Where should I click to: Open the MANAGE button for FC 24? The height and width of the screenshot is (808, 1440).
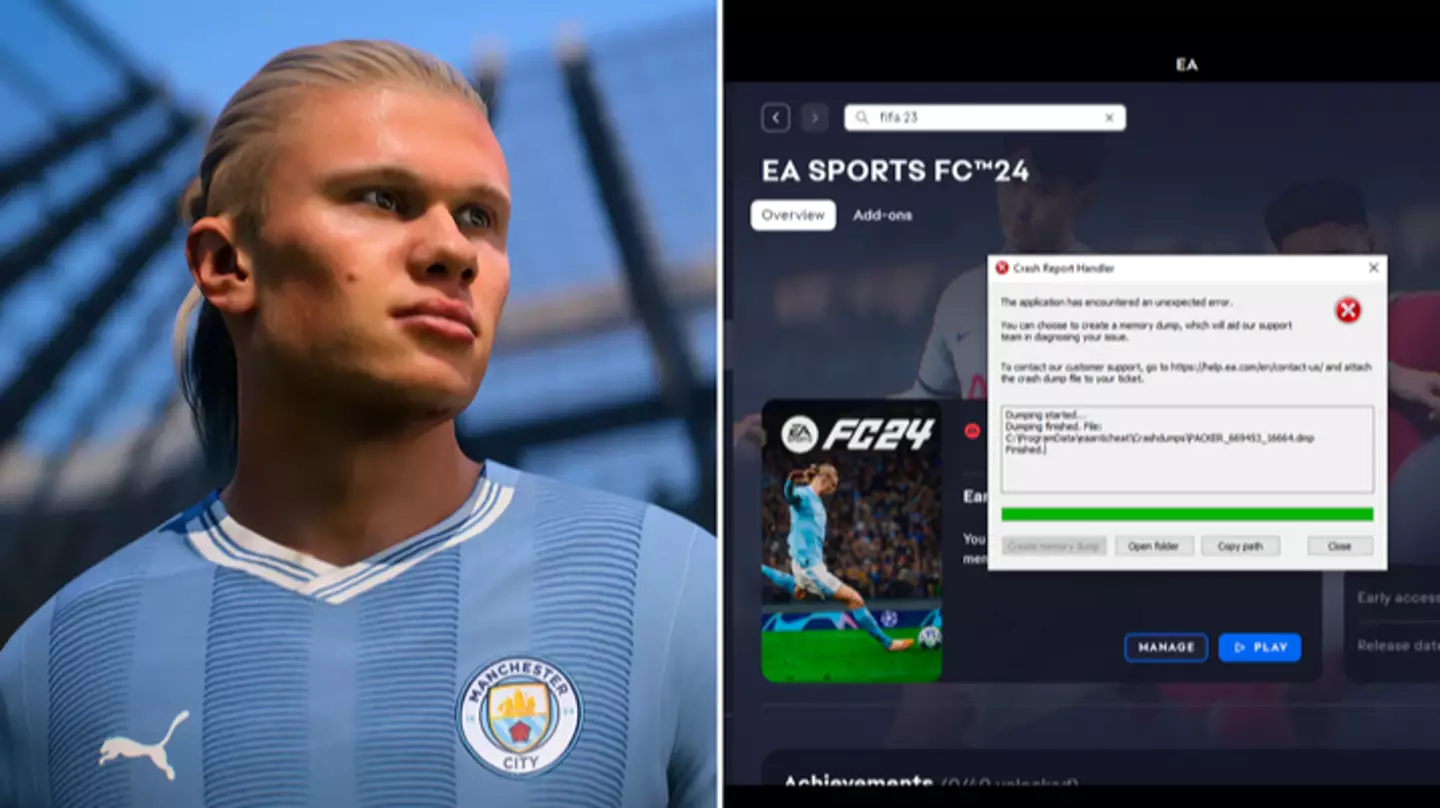pyautogui.click(x=1166, y=647)
